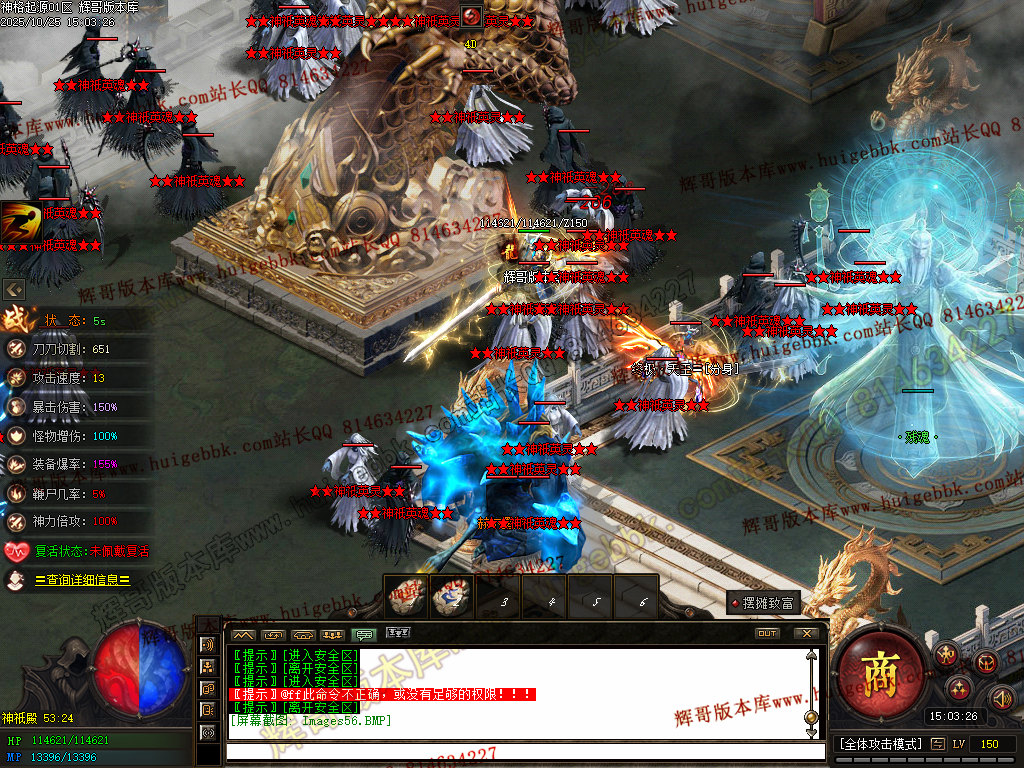The width and height of the screenshot is (1024, 768).
Task: Open the red skill icon above the boss
Action: (x=472, y=16)
